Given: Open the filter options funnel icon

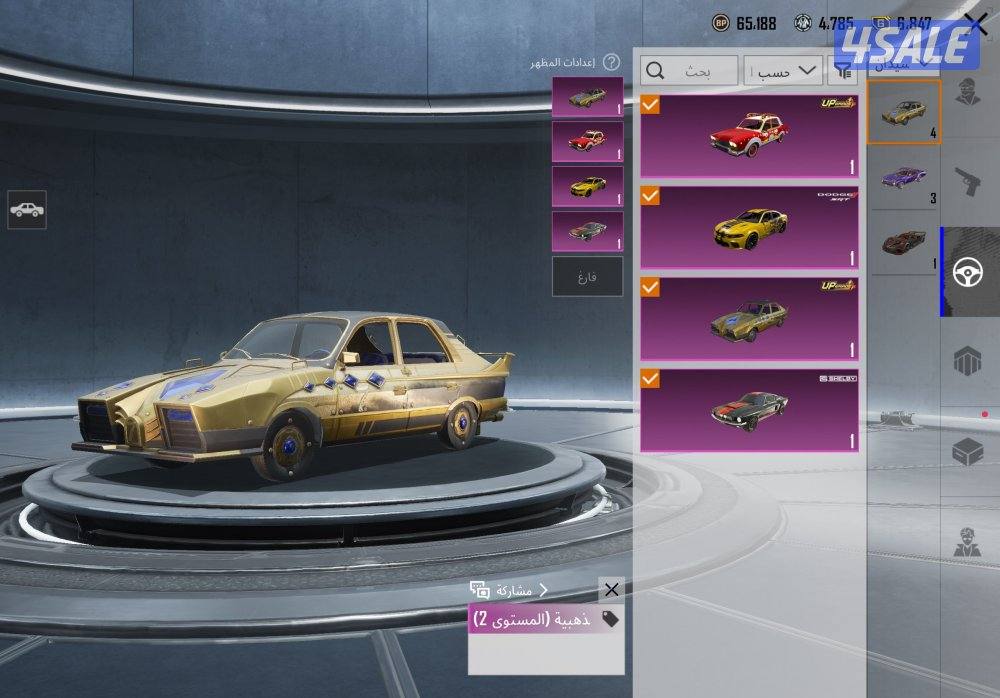Looking at the screenshot, I should coord(845,70).
